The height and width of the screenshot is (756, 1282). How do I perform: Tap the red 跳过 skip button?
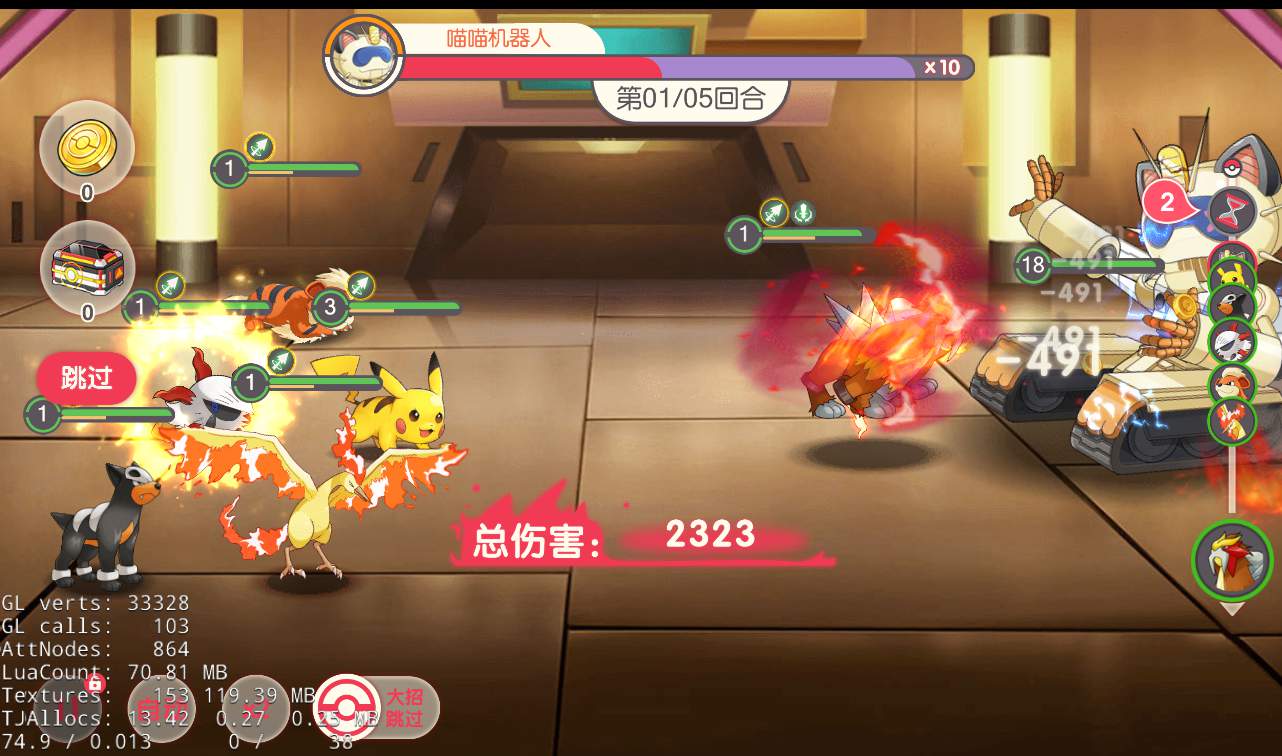[x=86, y=378]
